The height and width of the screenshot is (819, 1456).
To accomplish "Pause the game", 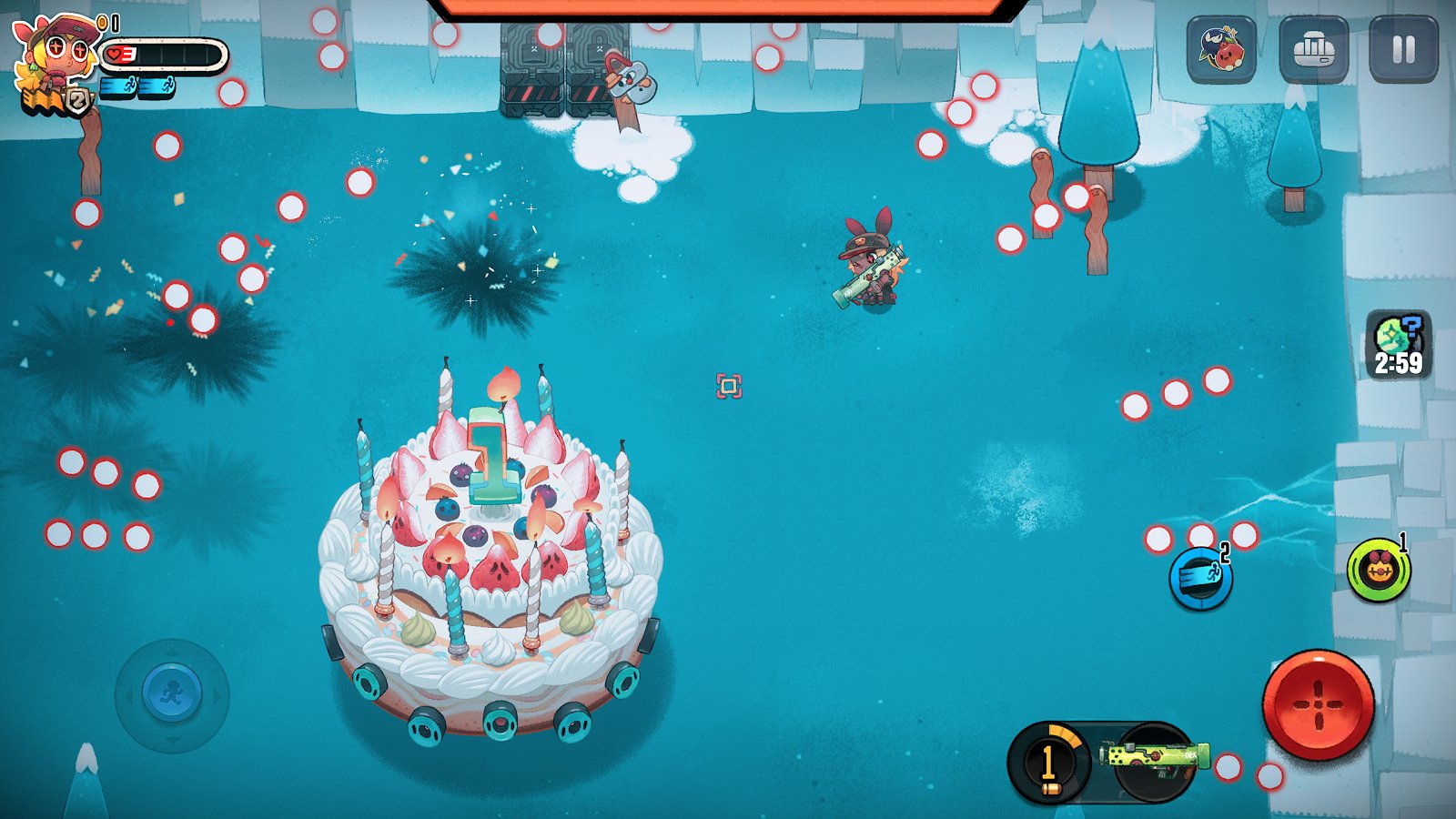I will 1403,49.
